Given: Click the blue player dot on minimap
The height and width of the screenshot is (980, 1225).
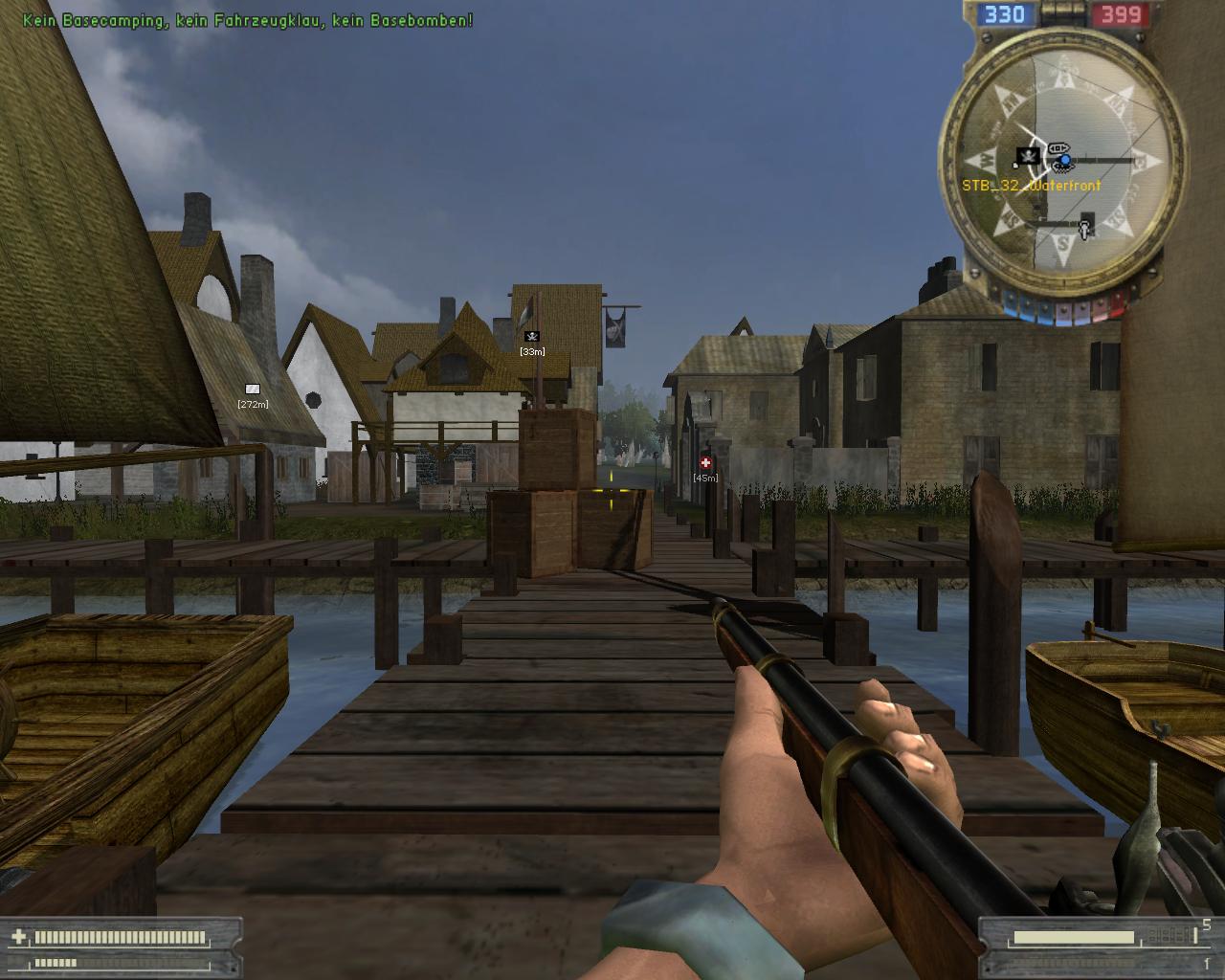Looking at the screenshot, I should pyautogui.click(x=1064, y=159).
